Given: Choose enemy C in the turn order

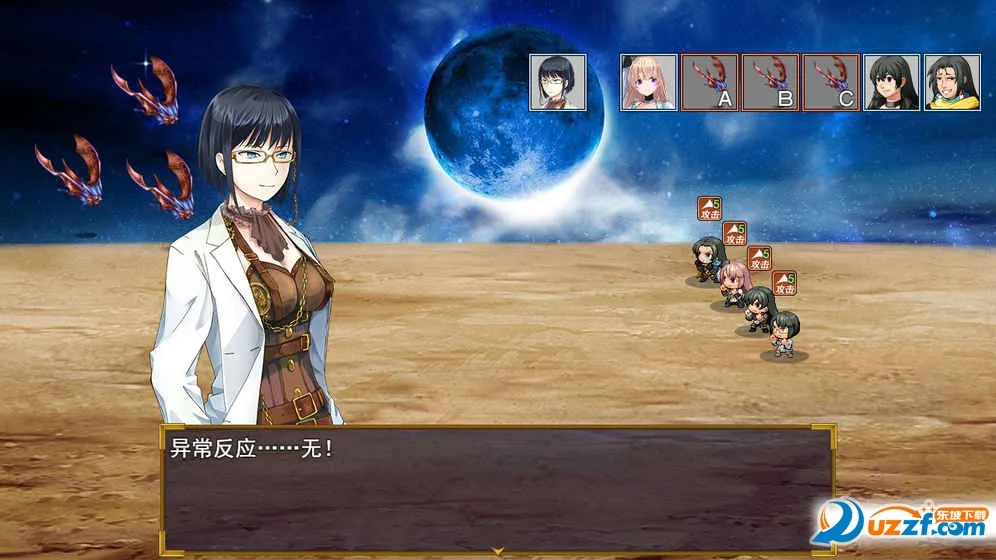Looking at the screenshot, I should tap(831, 82).
